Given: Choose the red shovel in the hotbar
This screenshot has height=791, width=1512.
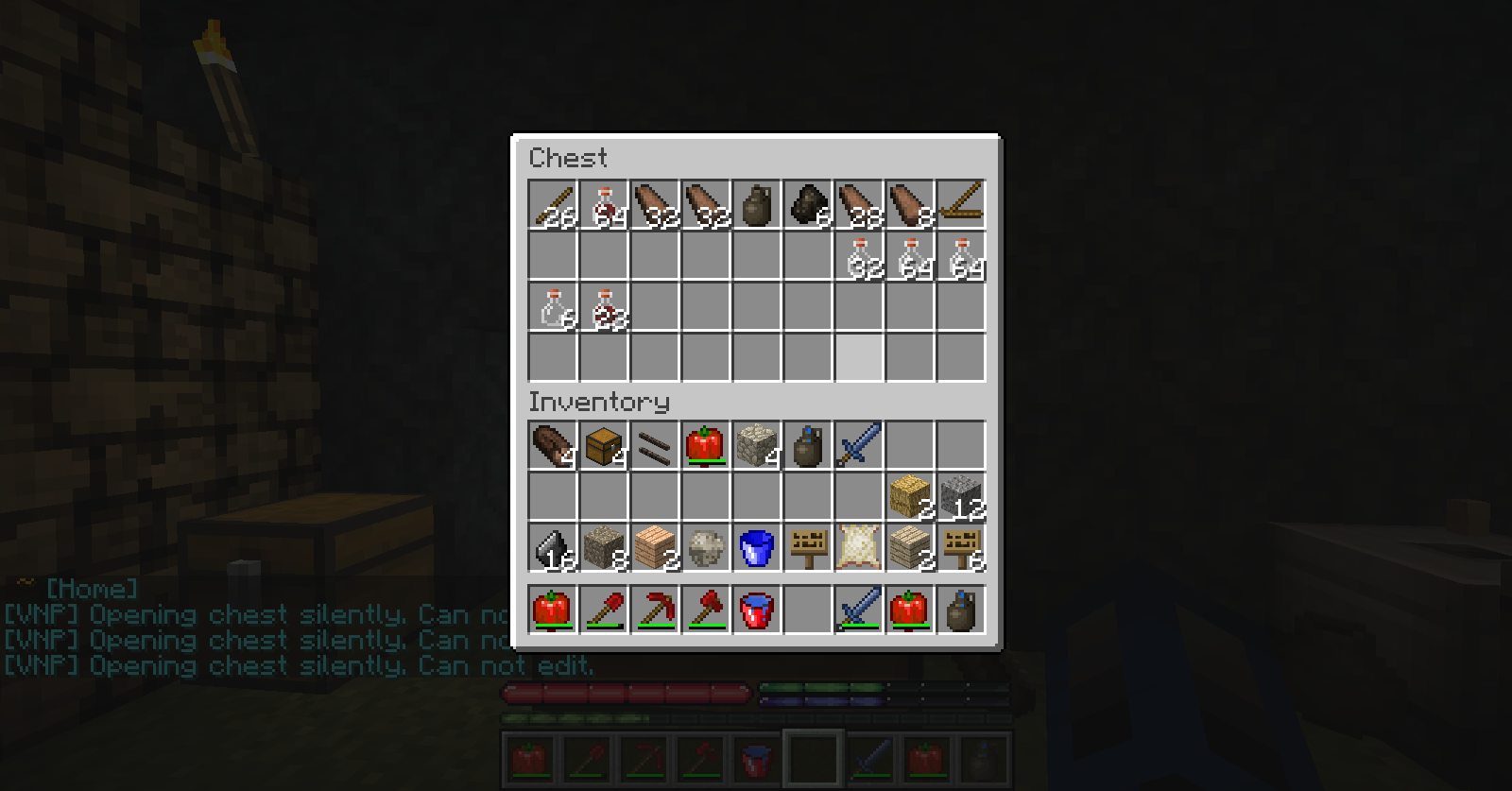Looking at the screenshot, I should point(604,610).
